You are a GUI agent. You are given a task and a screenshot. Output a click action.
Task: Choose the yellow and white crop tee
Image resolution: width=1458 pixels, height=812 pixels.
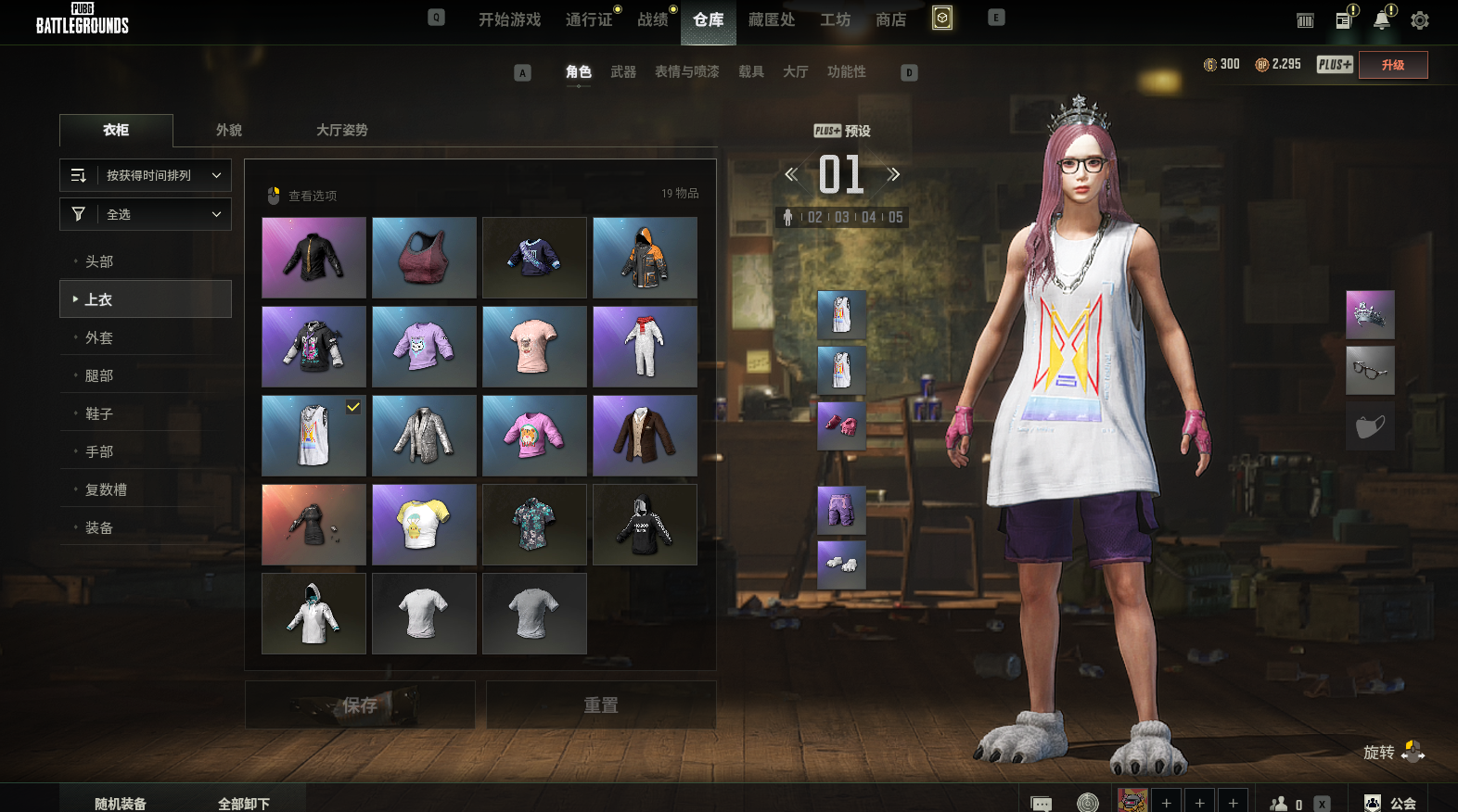424,525
